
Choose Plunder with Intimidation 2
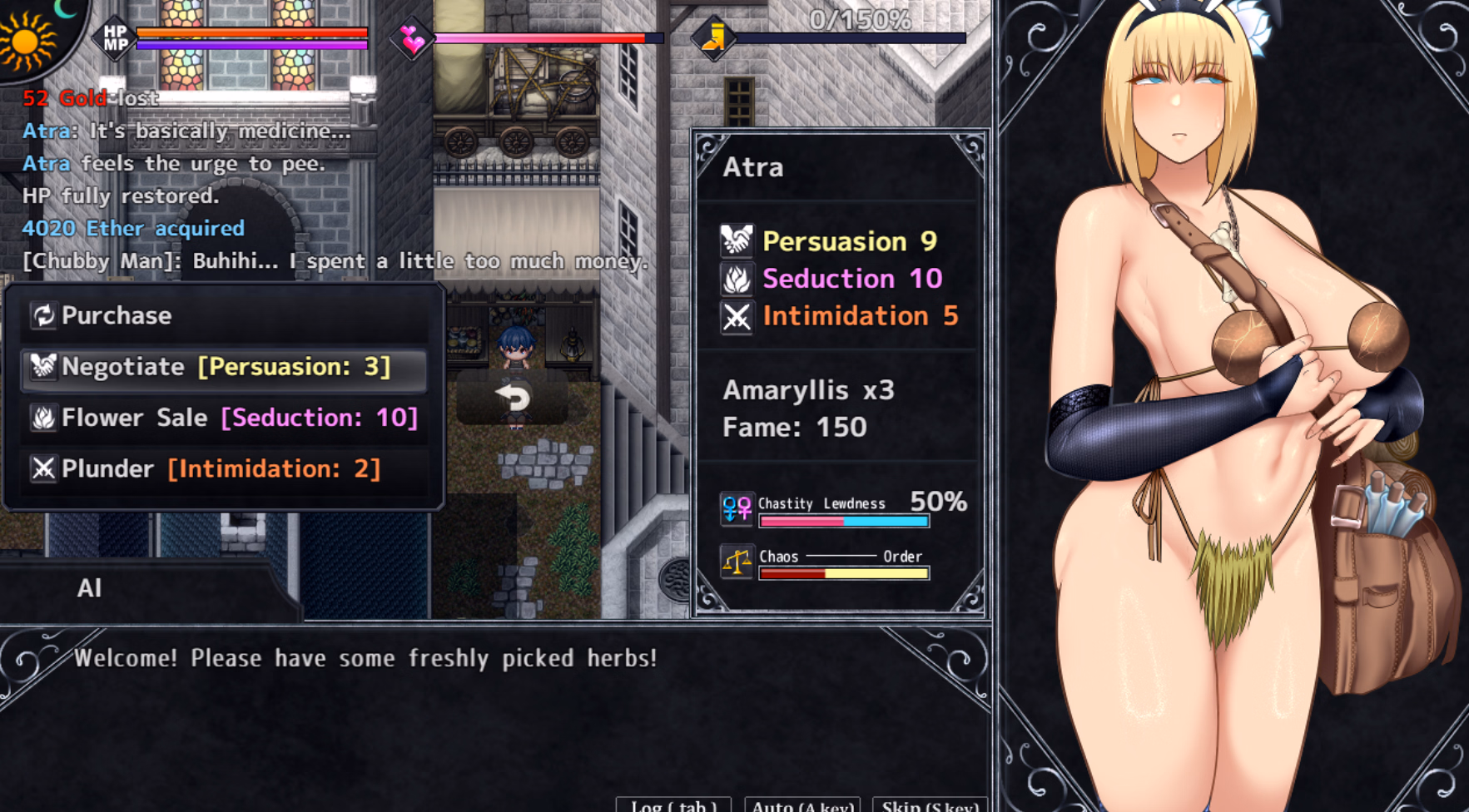point(223,469)
